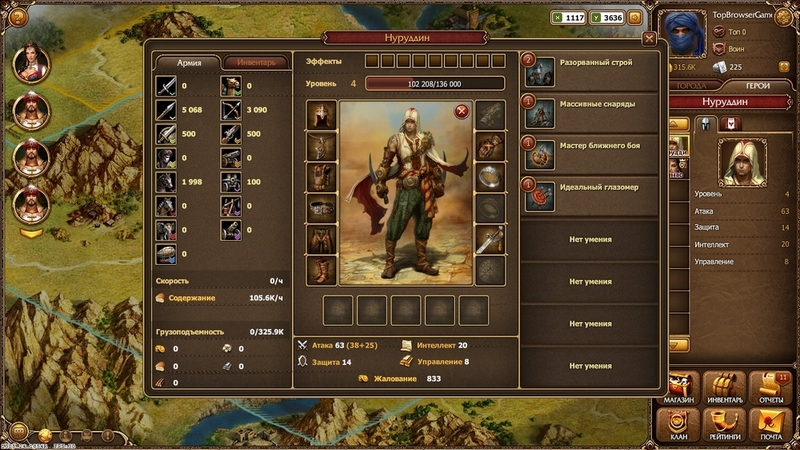Open the Клан menu

pyautogui.click(x=679, y=425)
